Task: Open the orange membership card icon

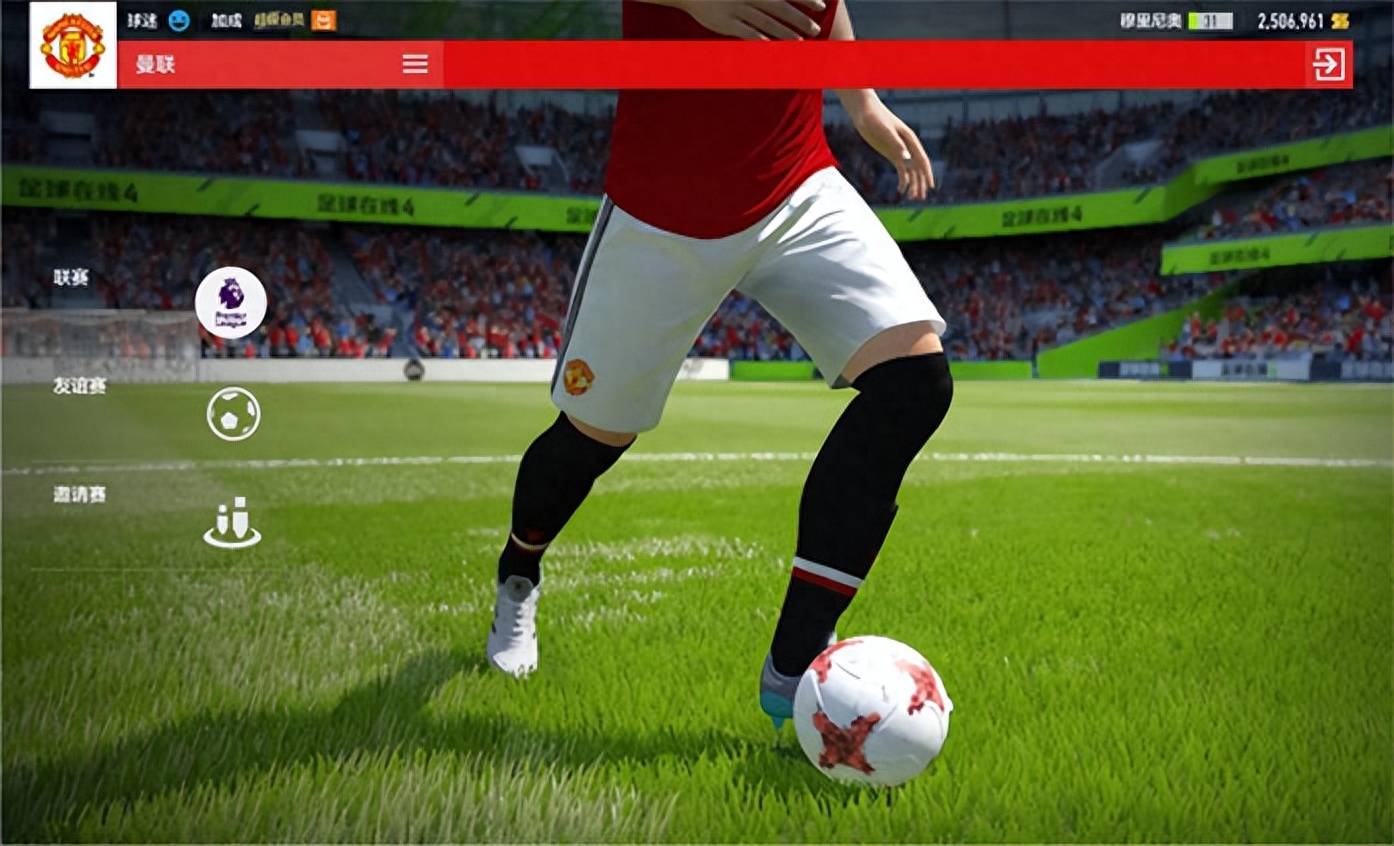Action: pyautogui.click(x=324, y=19)
